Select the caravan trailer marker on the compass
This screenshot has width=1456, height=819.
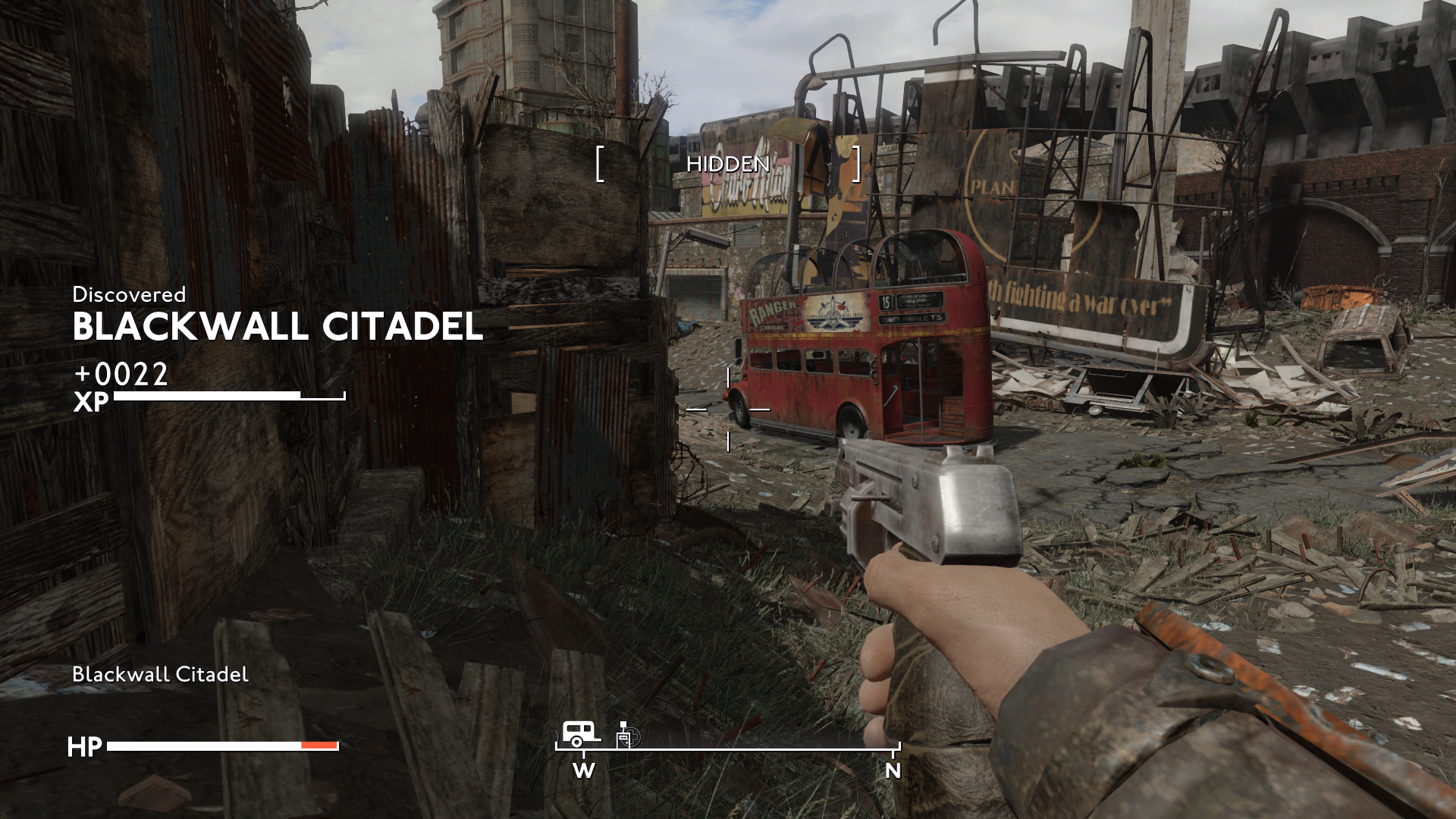(x=580, y=734)
